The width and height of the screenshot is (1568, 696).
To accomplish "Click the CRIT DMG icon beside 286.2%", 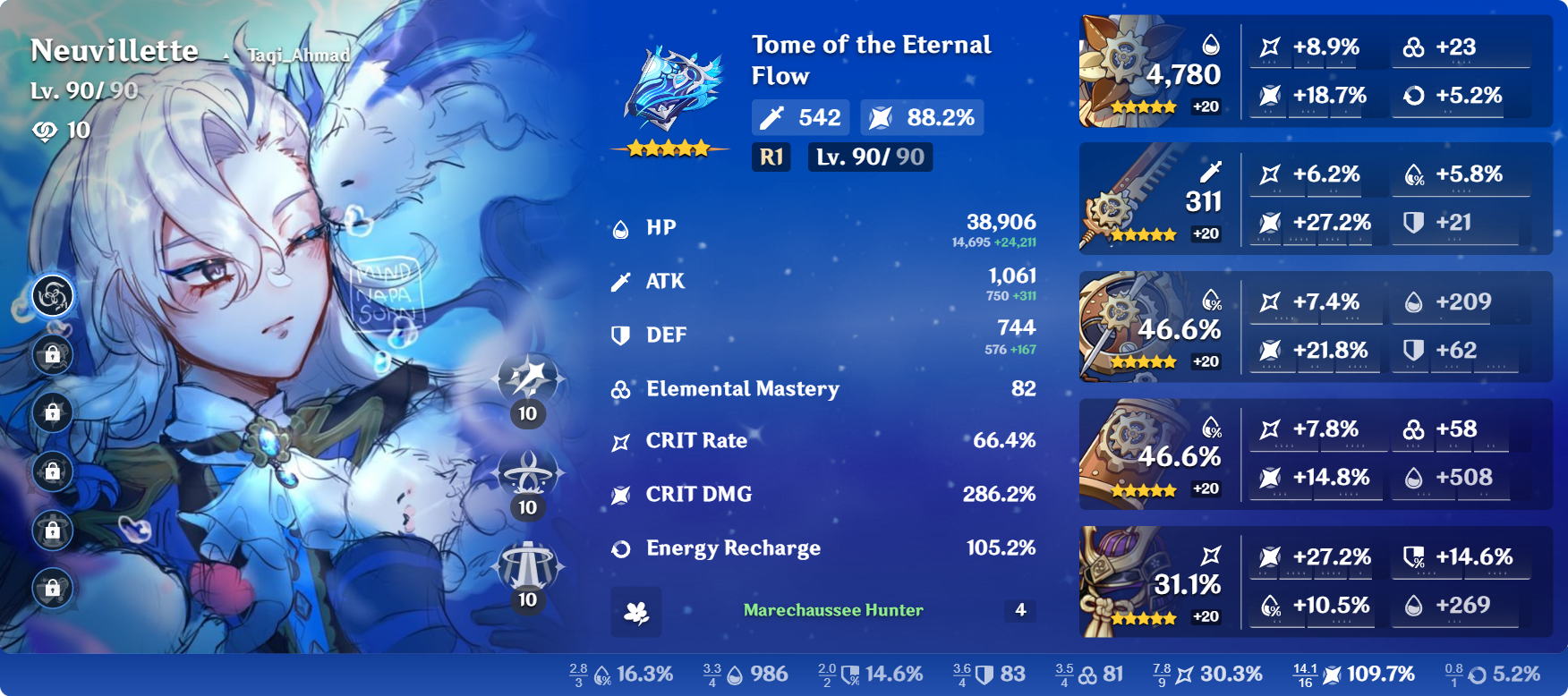I will [x=621, y=494].
